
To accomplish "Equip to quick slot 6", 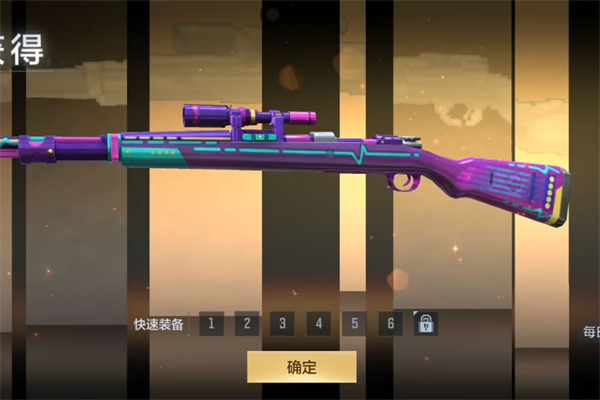I will 390,323.
